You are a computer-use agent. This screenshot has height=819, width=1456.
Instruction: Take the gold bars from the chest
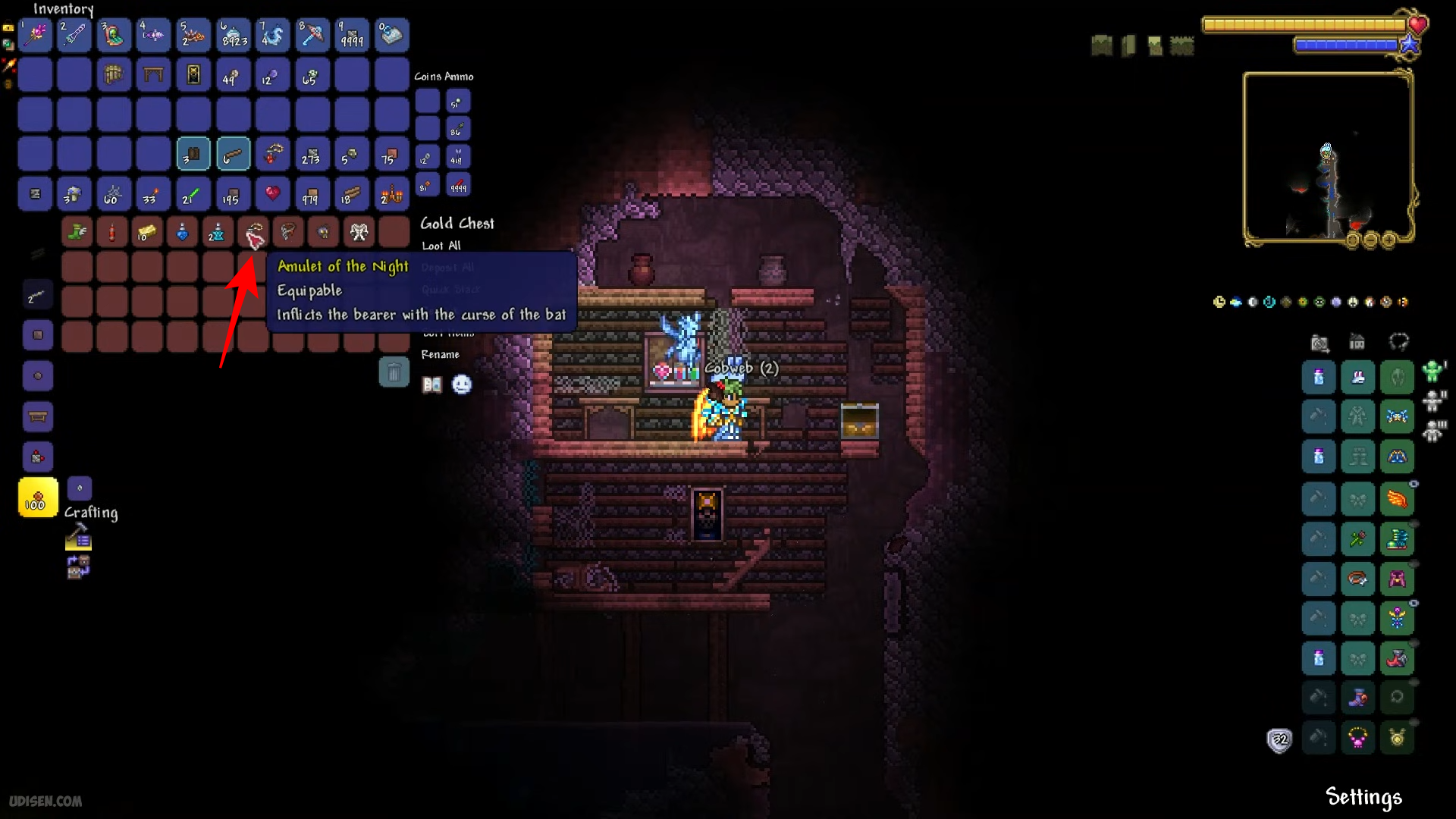147,233
